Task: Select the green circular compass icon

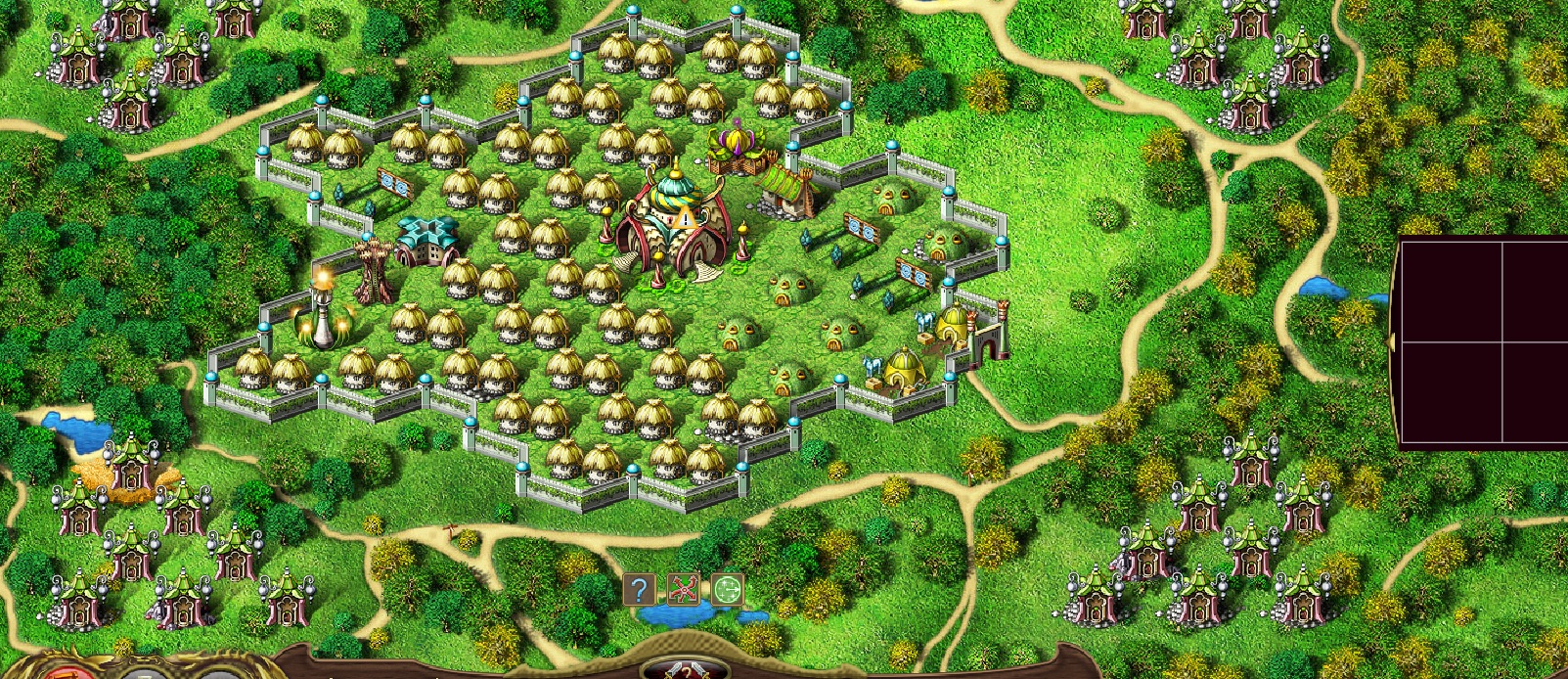Action: pyautogui.click(x=727, y=589)
